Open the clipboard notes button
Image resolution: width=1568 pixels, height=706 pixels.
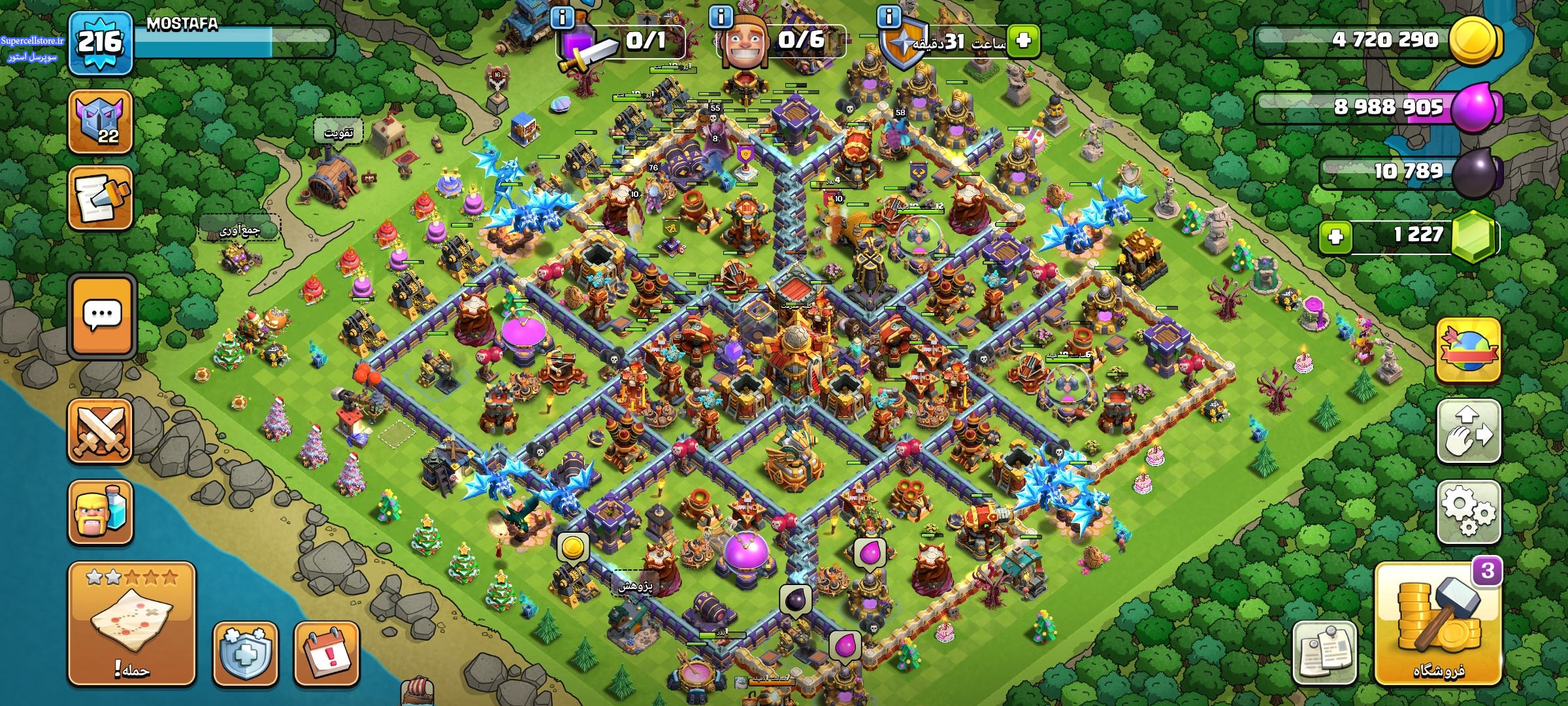point(1324,652)
